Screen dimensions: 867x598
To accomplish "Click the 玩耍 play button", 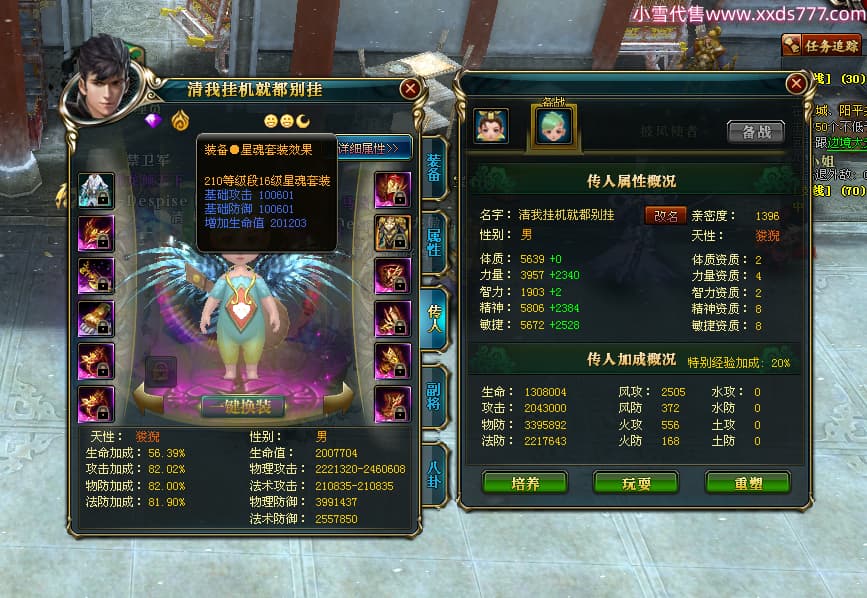I will 636,483.
